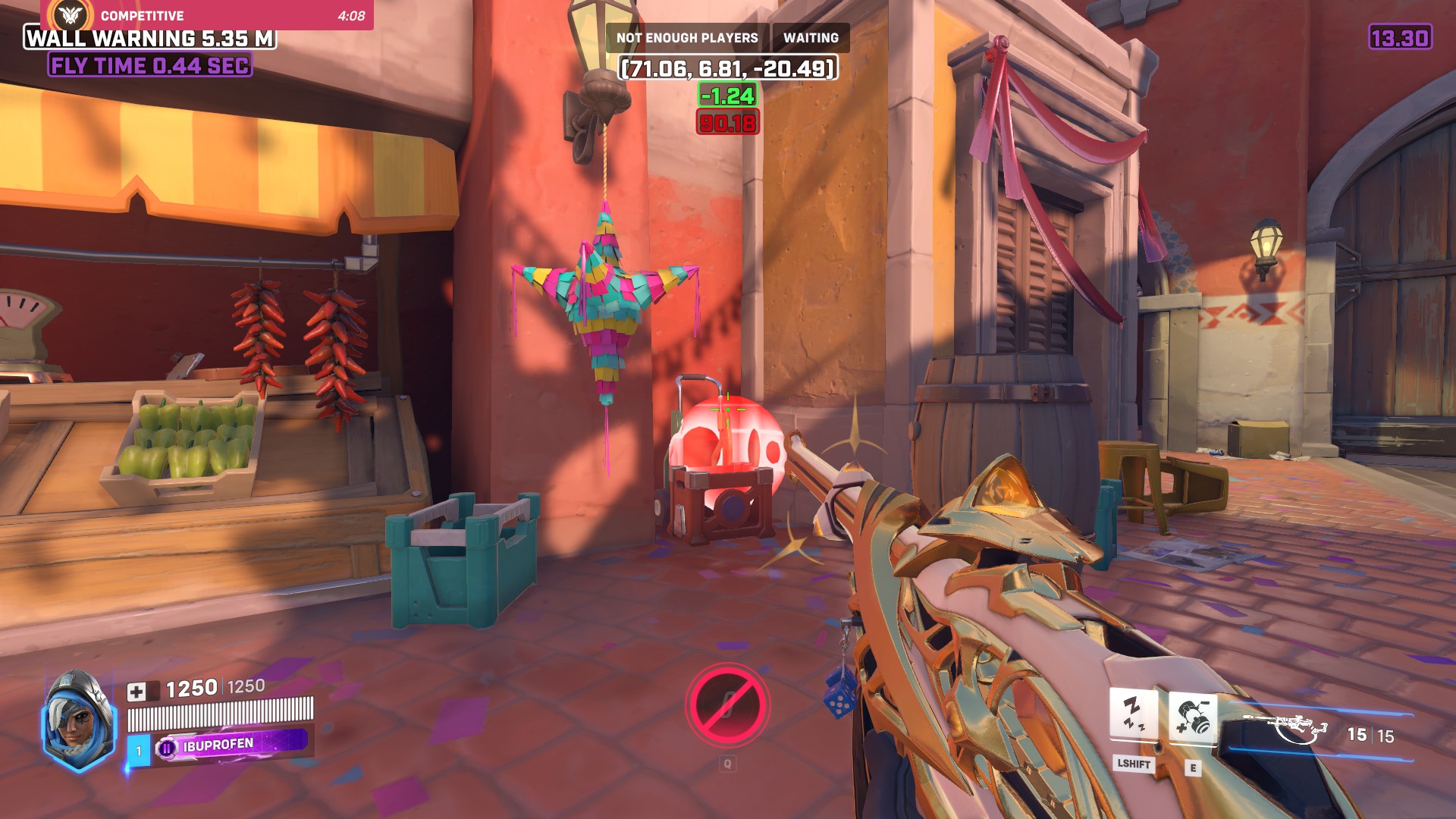This screenshot has width=1456, height=819.
Task: Select the NOT ENOUGH PLAYERS tab
Action: [686, 36]
